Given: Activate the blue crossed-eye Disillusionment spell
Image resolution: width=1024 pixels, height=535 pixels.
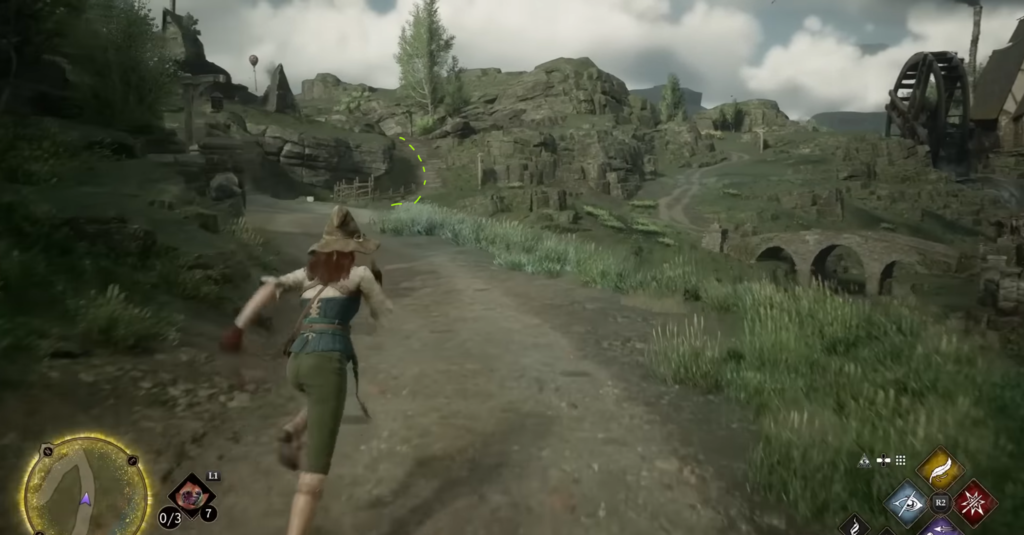Looking at the screenshot, I should tap(906, 502).
